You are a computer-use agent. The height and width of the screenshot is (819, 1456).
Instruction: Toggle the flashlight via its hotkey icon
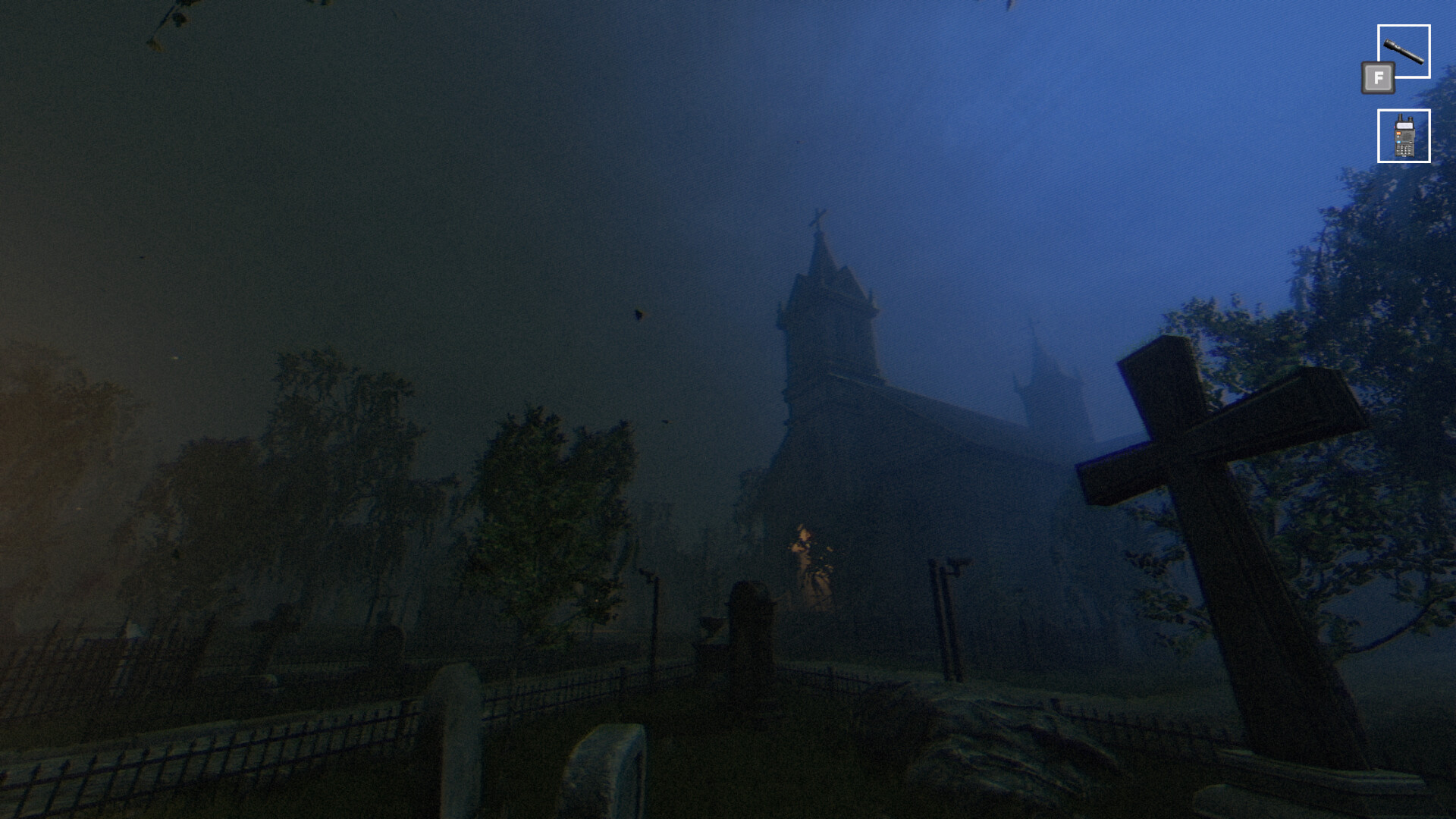(1378, 78)
